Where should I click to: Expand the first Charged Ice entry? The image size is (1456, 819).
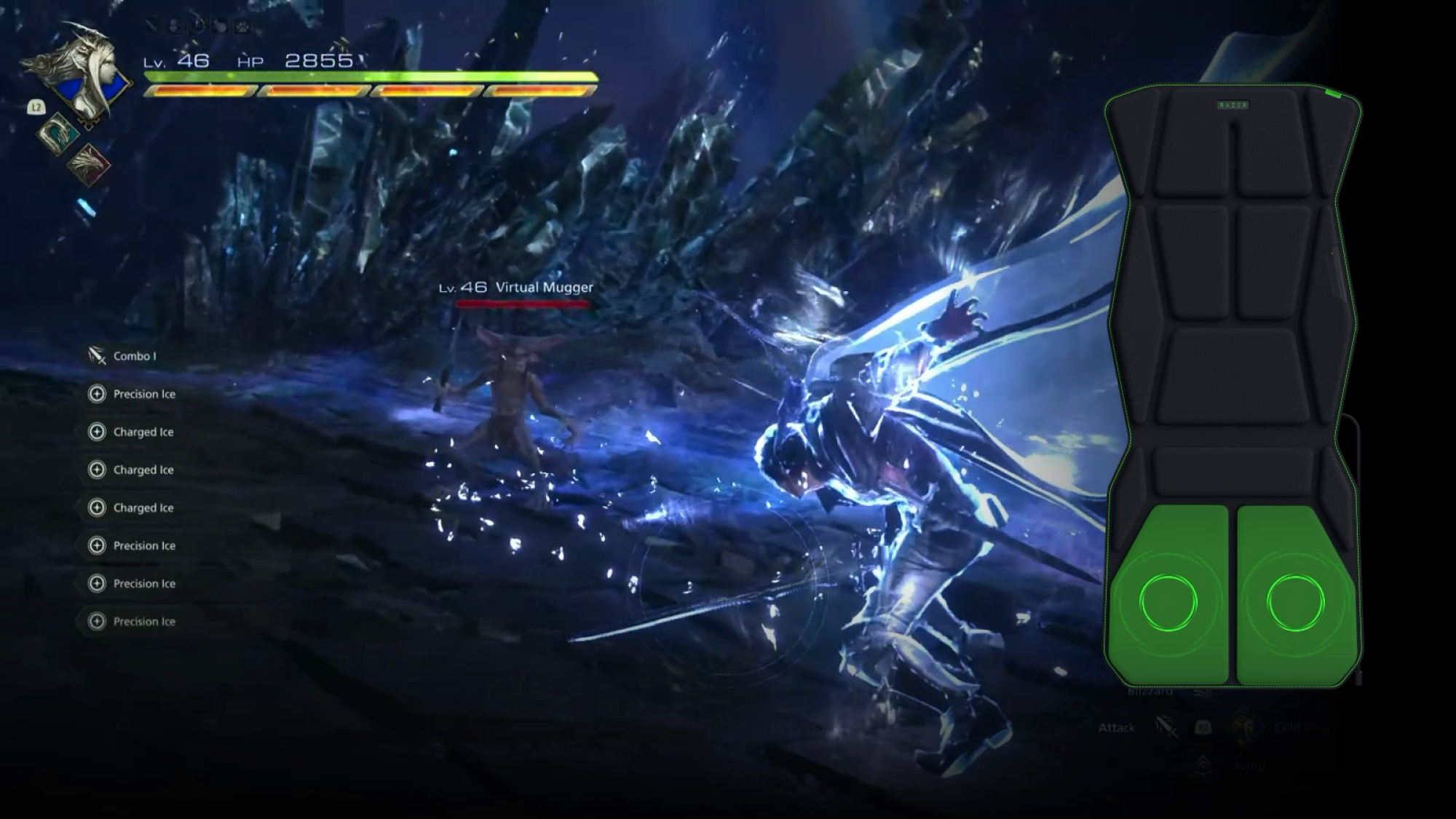[95, 432]
